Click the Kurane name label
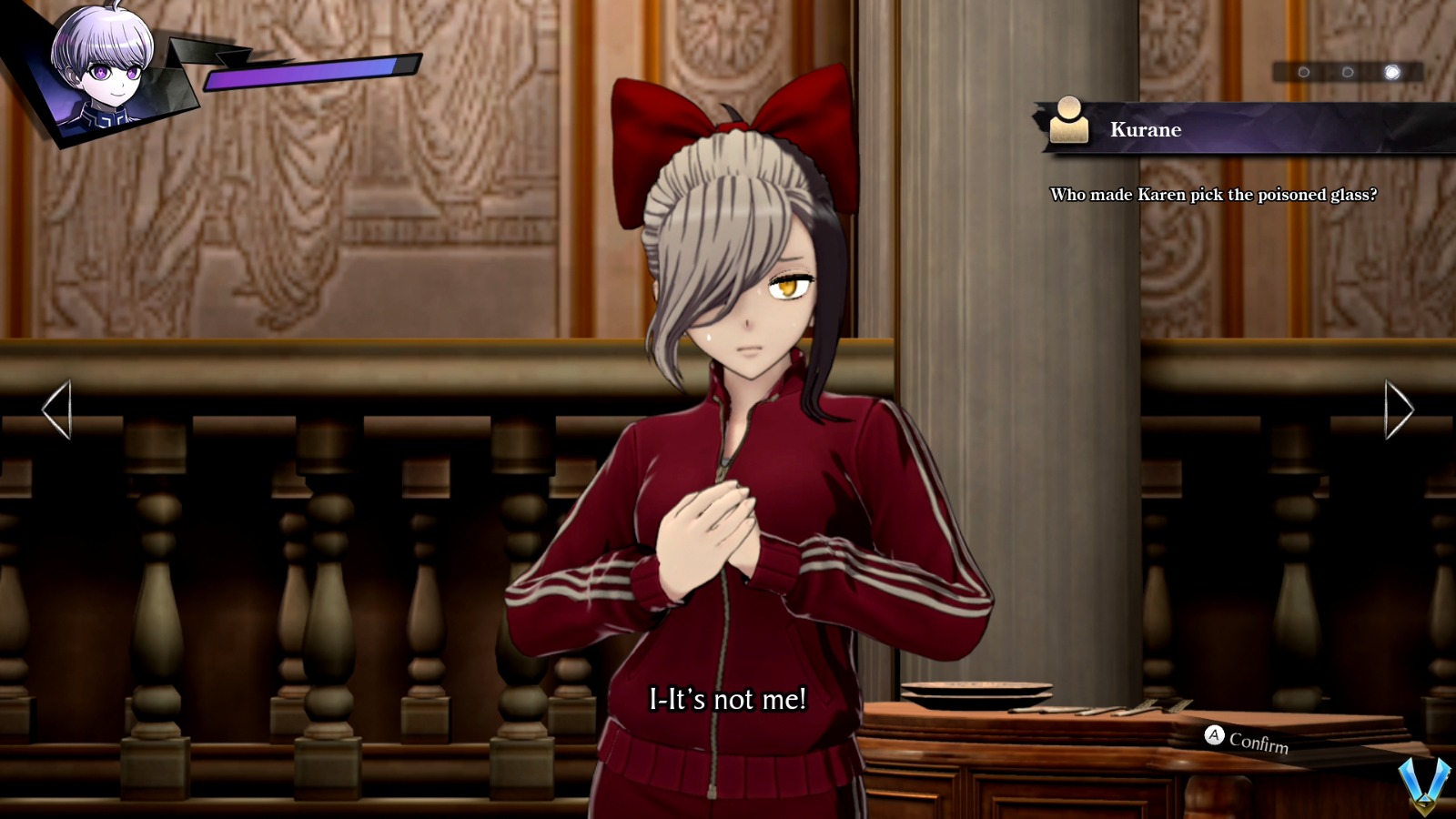This screenshot has height=819, width=1456. (x=1147, y=129)
